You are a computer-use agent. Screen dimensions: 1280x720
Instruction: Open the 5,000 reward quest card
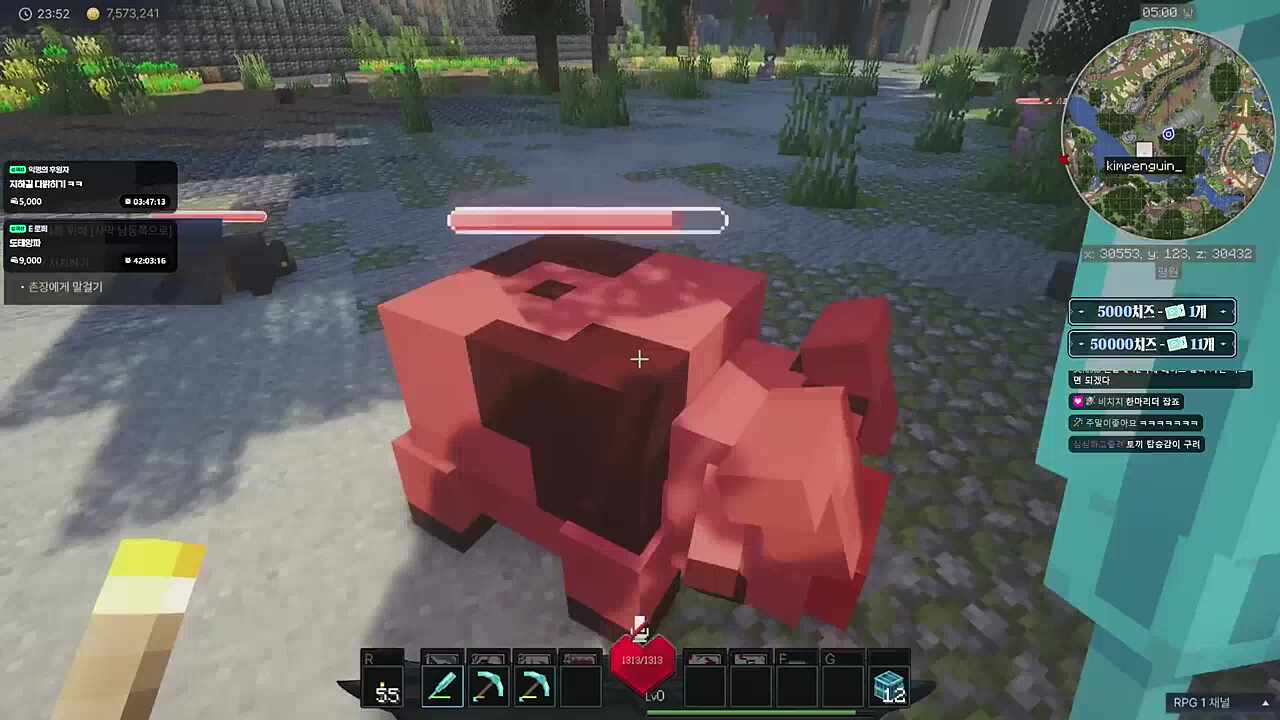point(90,185)
